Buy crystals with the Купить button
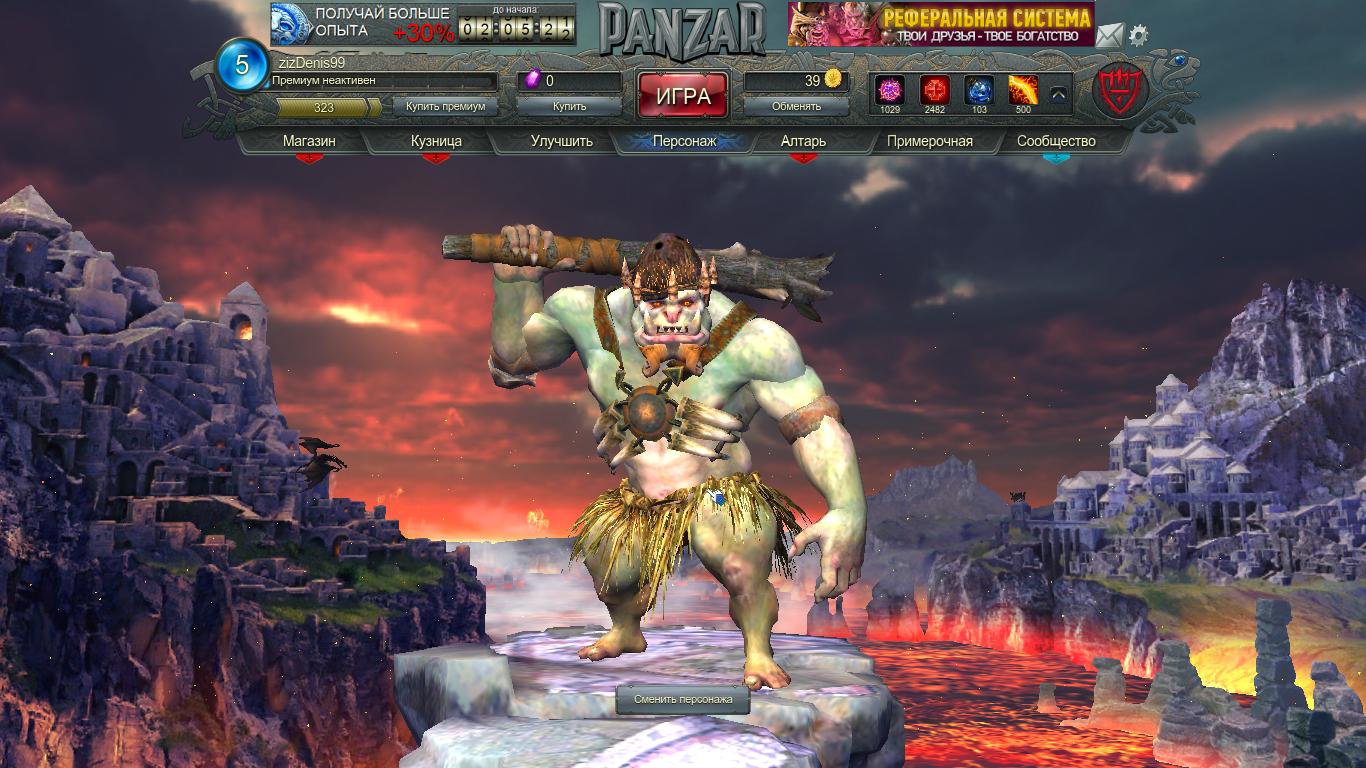This screenshot has width=1366, height=768. [569, 106]
